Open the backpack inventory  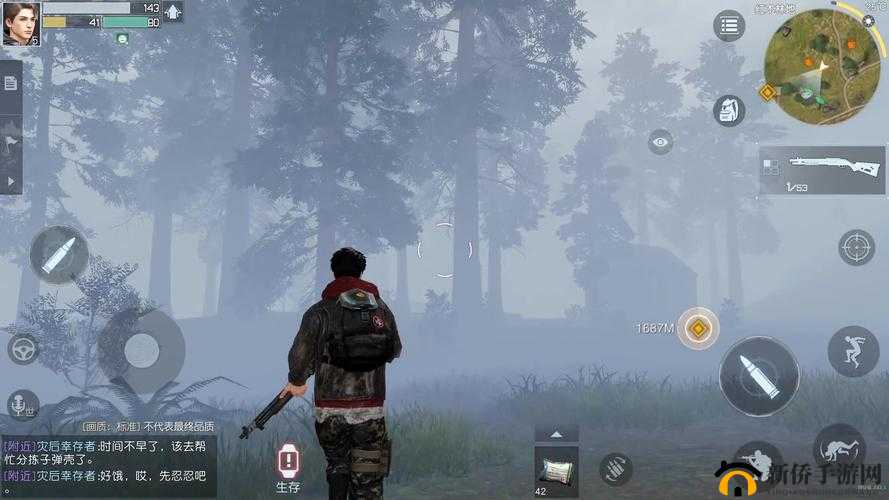point(729,110)
